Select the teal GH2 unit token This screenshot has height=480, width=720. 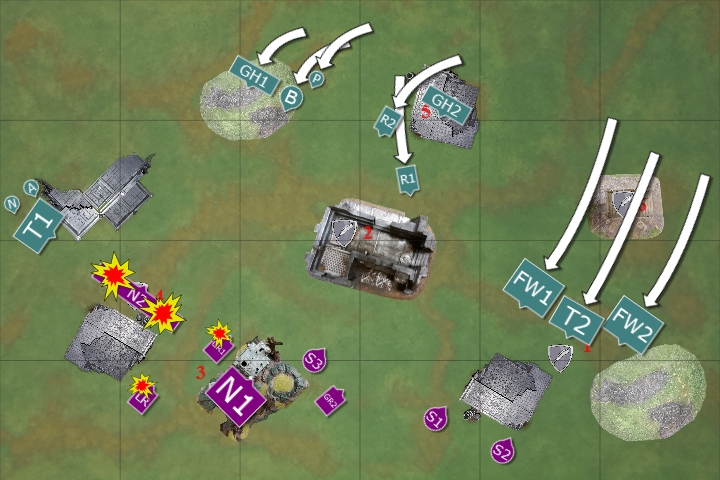tap(445, 102)
